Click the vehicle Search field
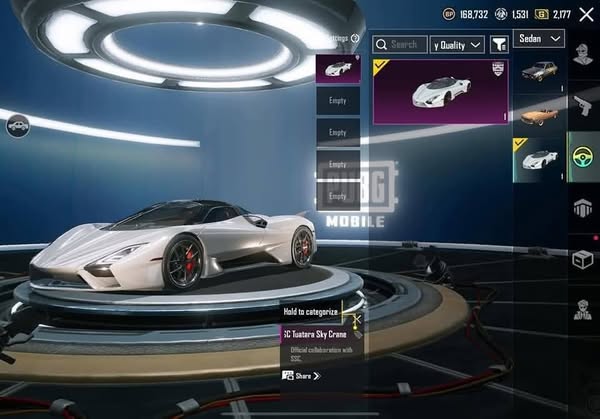 coord(399,44)
